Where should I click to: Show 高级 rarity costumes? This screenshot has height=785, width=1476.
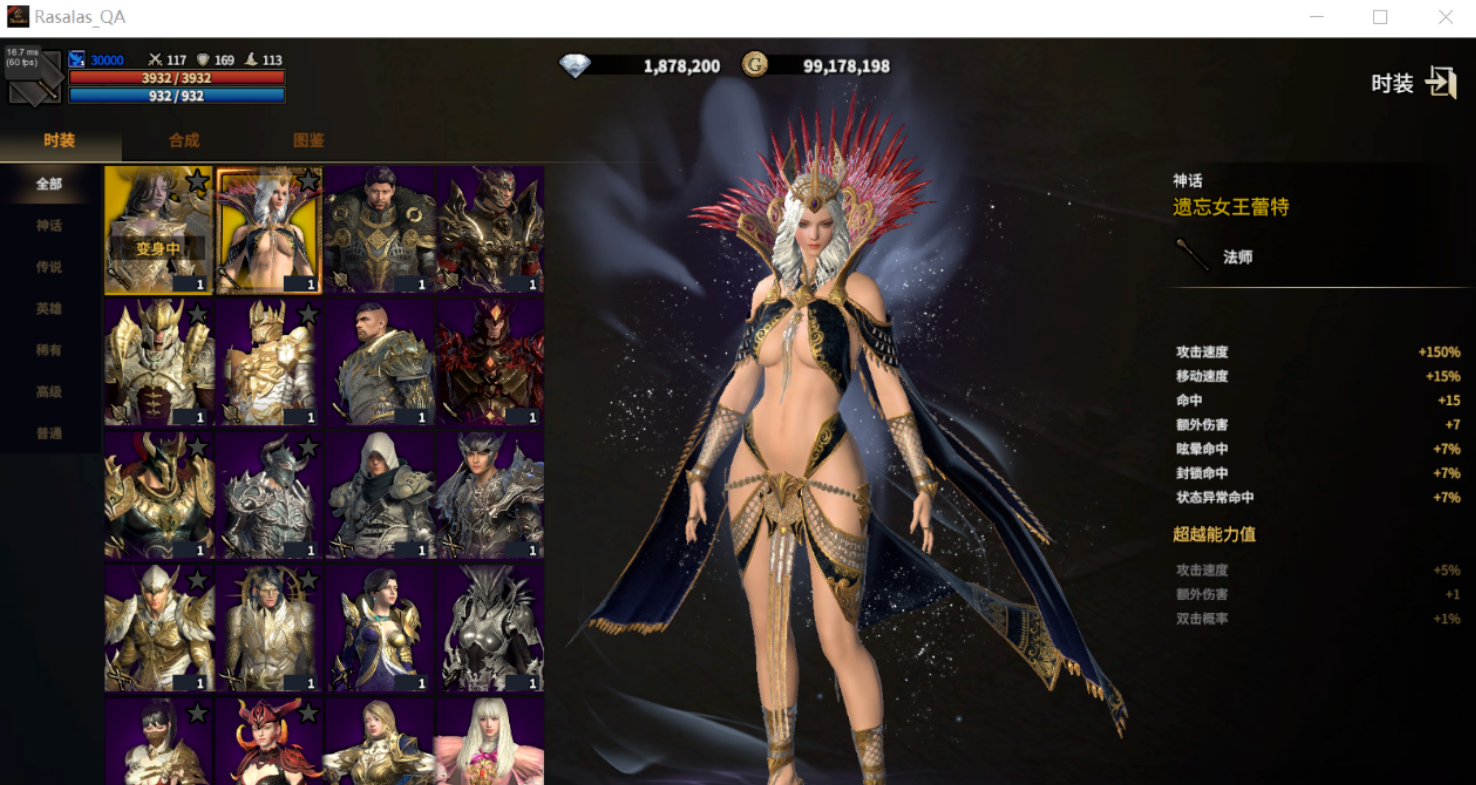pyautogui.click(x=49, y=392)
